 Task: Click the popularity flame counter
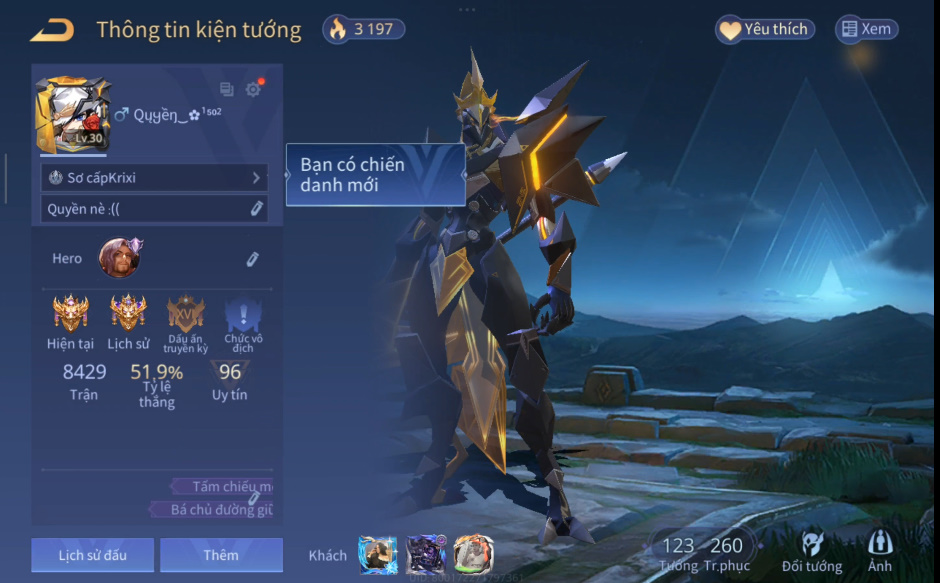point(364,29)
